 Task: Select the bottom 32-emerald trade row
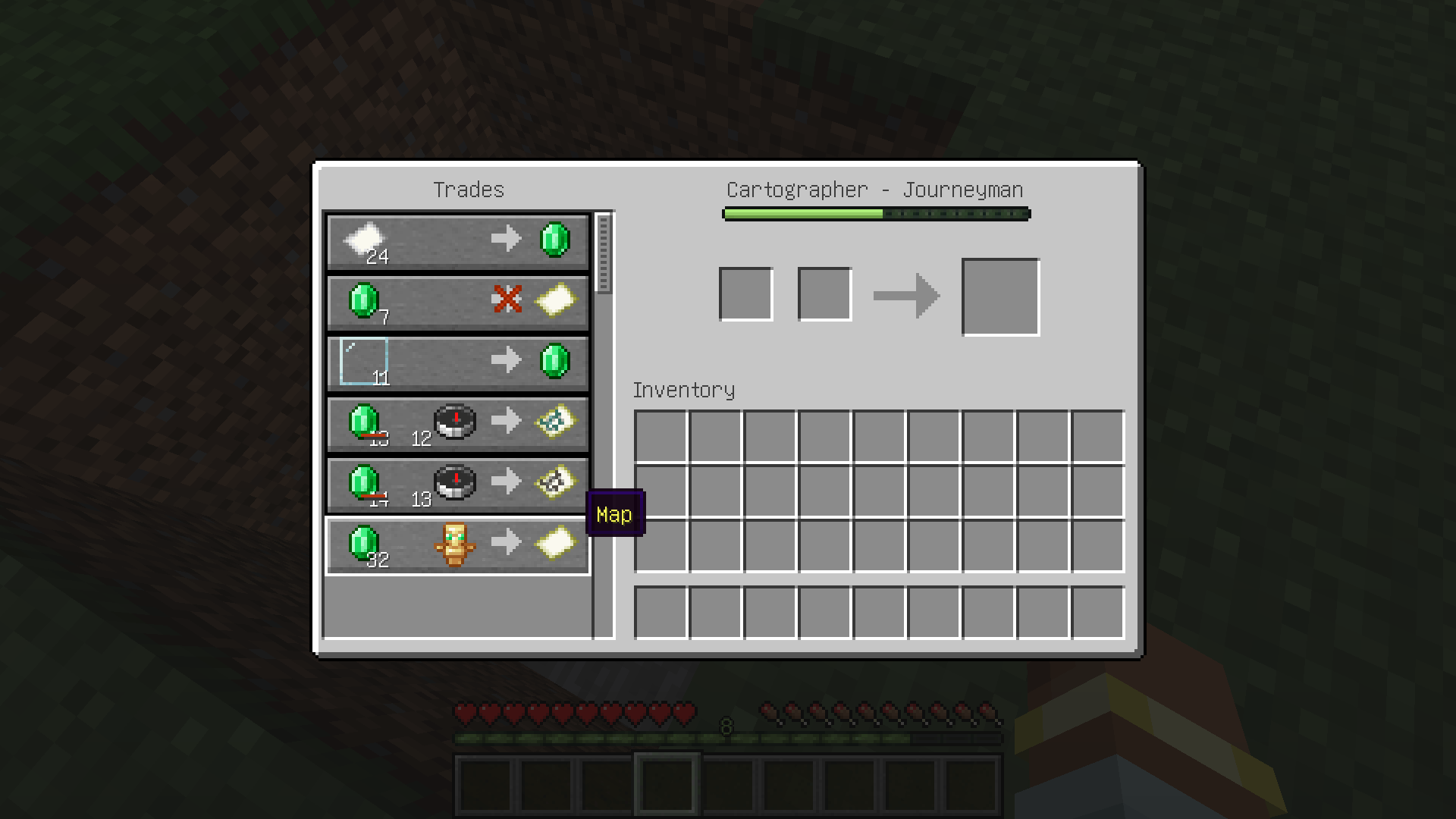pyautogui.click(x=457, y=544)
